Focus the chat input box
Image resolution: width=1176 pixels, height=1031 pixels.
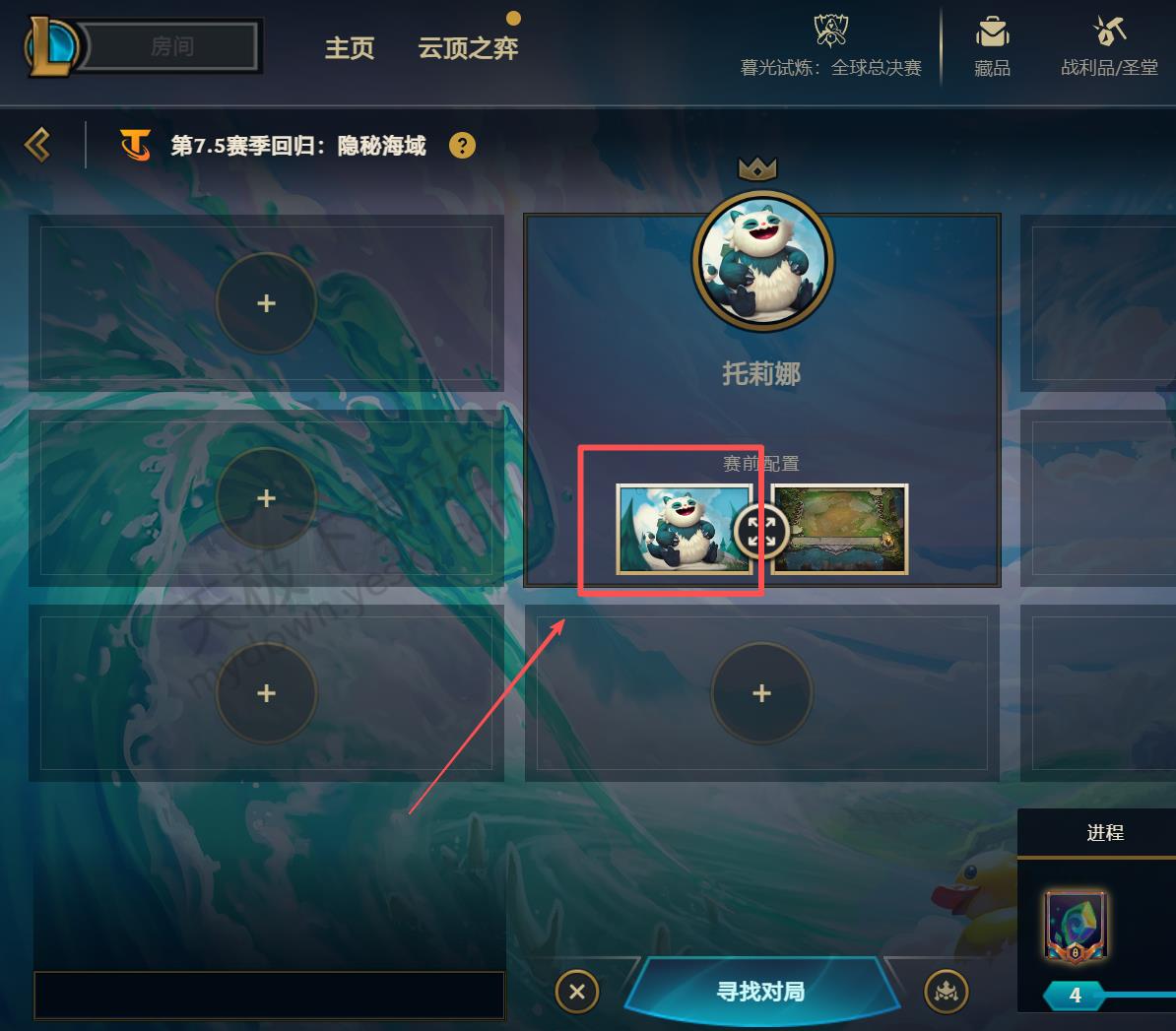[x=269, y=995]
